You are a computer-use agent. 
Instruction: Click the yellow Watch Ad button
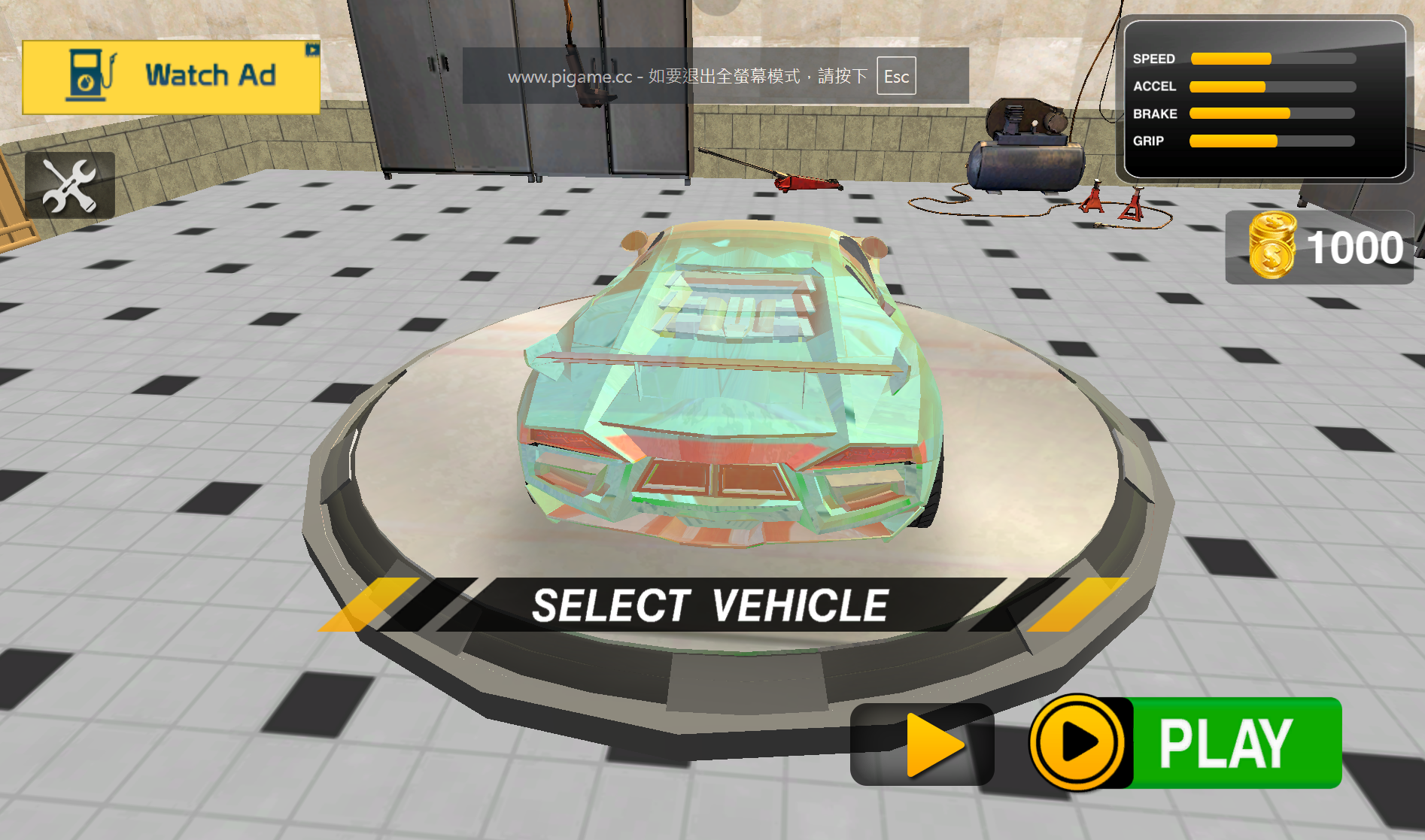pos(172,77)
